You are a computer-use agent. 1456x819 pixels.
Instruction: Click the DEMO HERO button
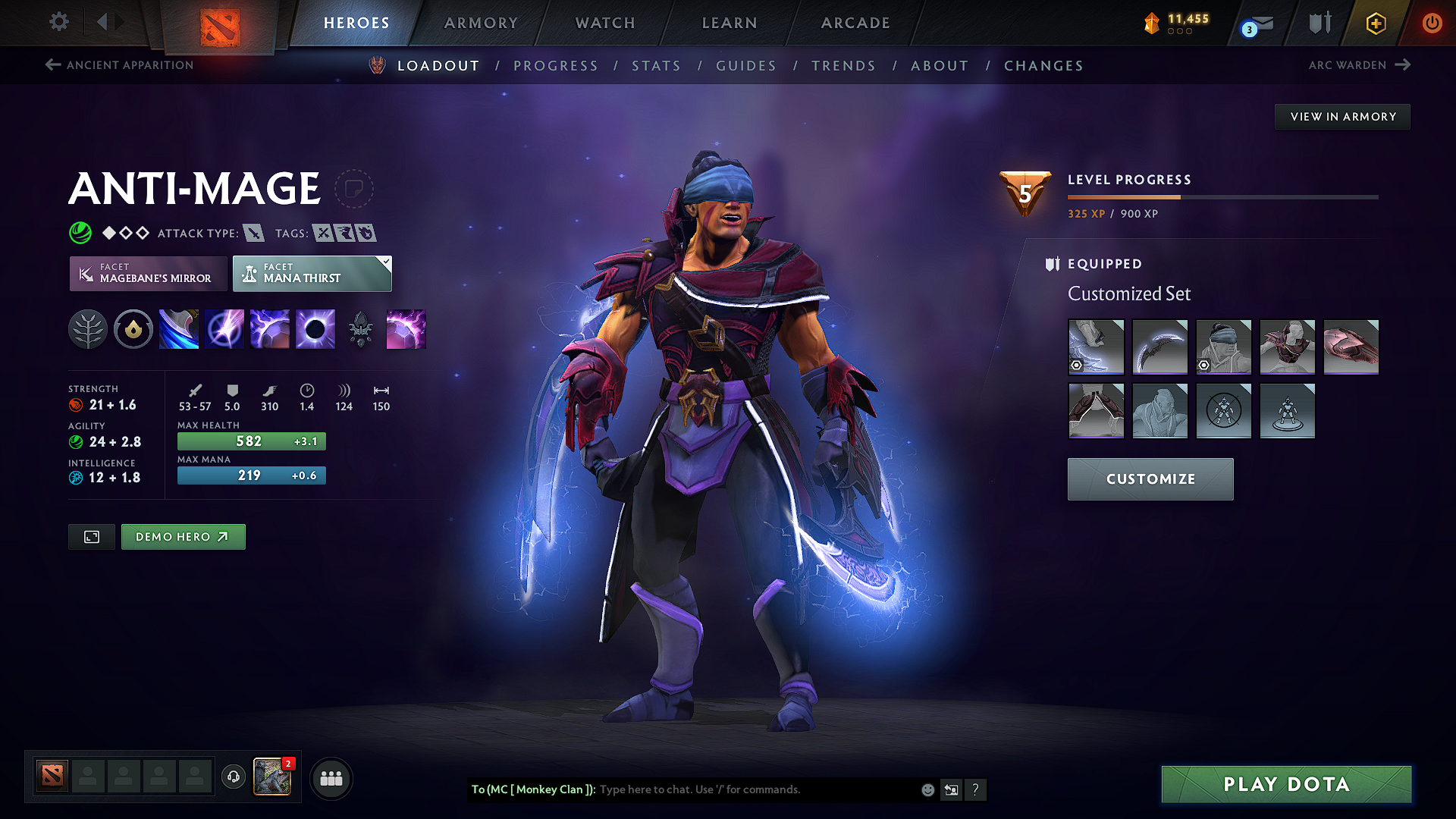point(183,537)
